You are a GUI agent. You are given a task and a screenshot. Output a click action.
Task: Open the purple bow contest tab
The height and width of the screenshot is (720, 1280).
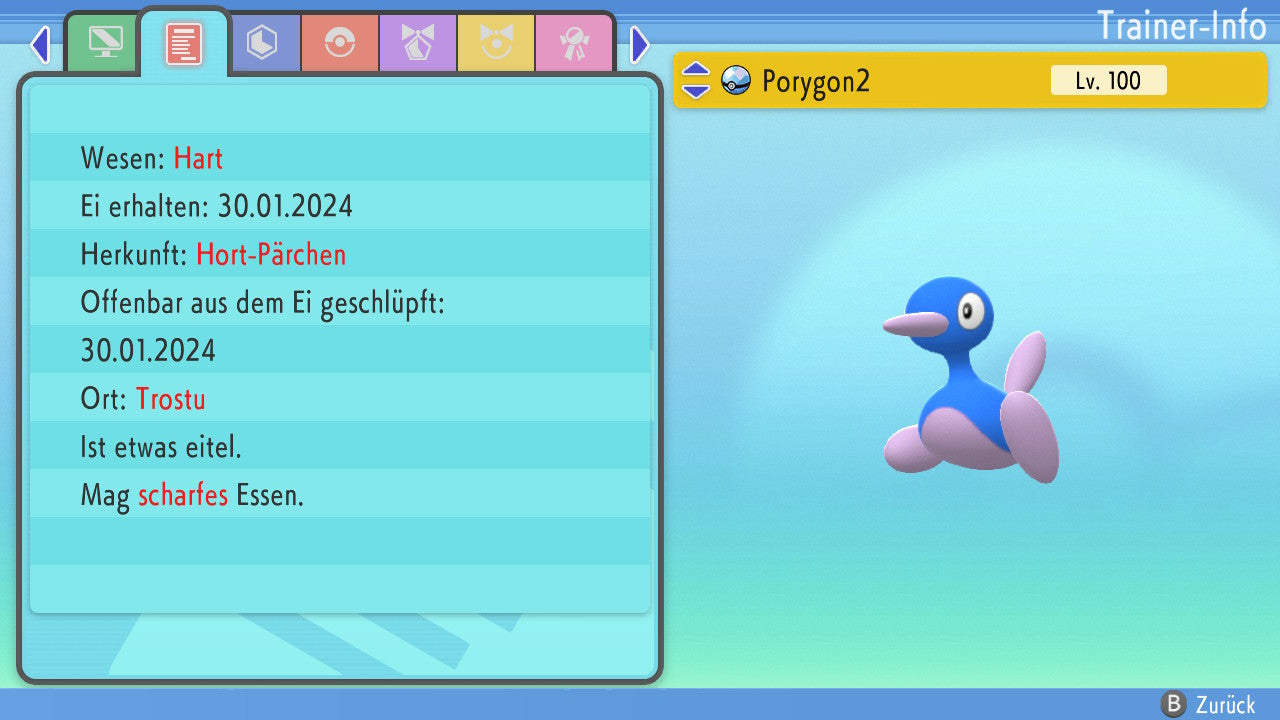[418, 43]
